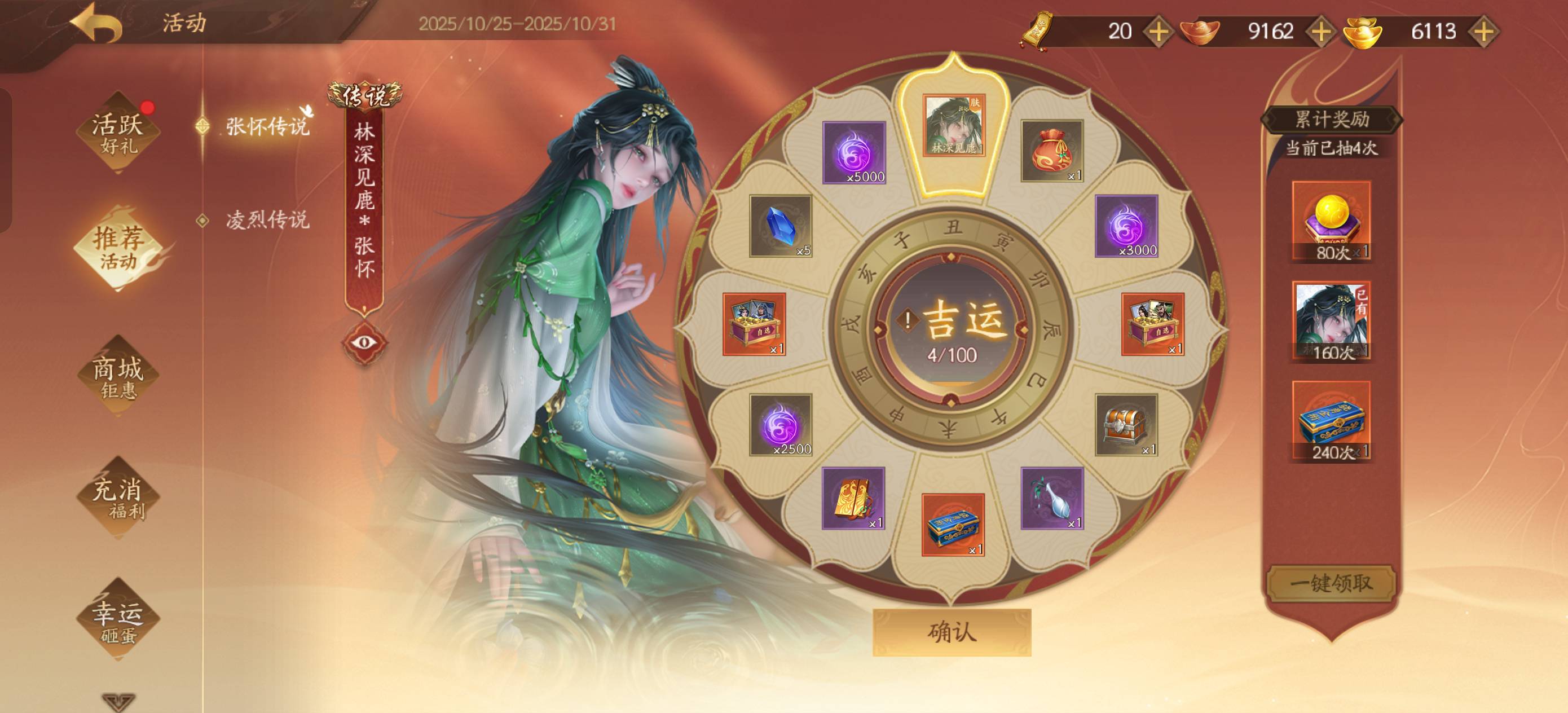Switch to 商城钜惠 shop category
Viewport: 1568px width, 713px height.
point(118,377)
